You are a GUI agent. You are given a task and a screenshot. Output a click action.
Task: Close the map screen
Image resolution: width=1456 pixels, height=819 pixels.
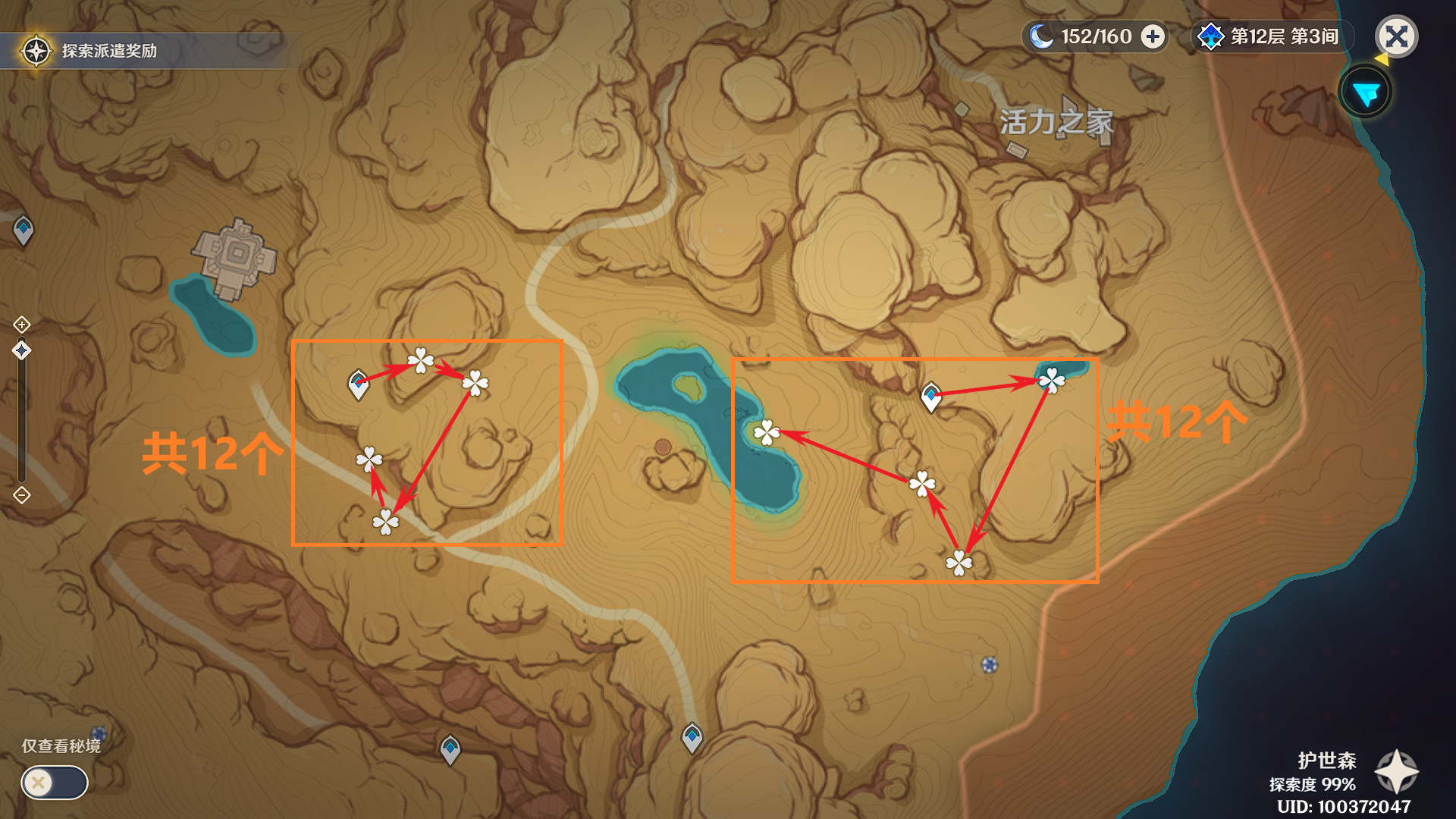[x=1396, y=36]
